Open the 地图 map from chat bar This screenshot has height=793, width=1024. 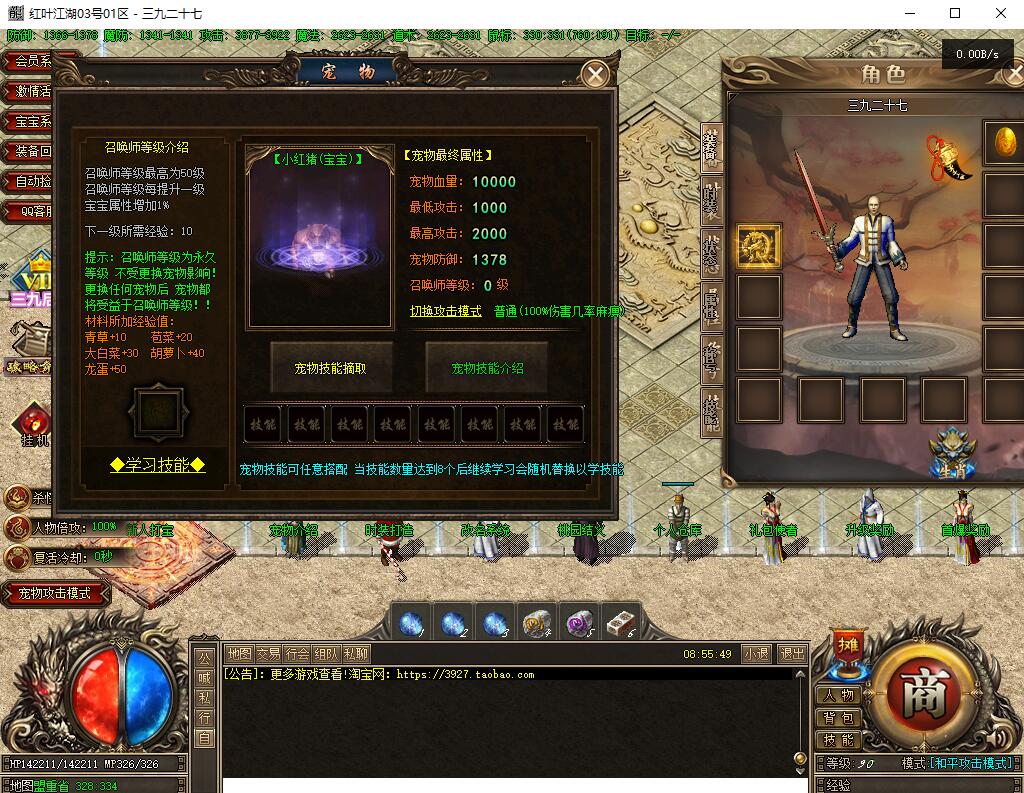tap(239, 654)
